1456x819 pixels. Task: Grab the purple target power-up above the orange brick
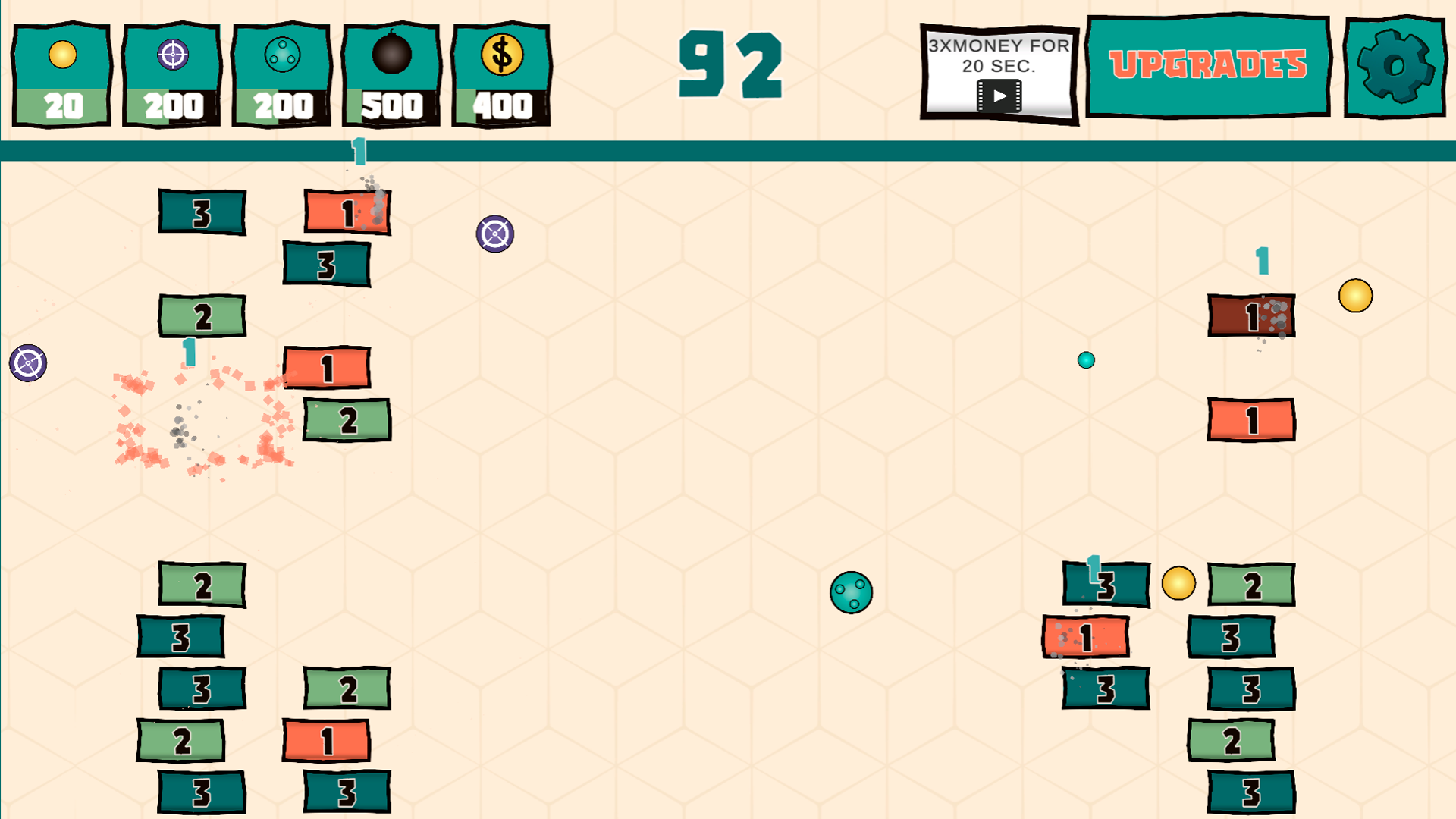click(x=495, y=234)
